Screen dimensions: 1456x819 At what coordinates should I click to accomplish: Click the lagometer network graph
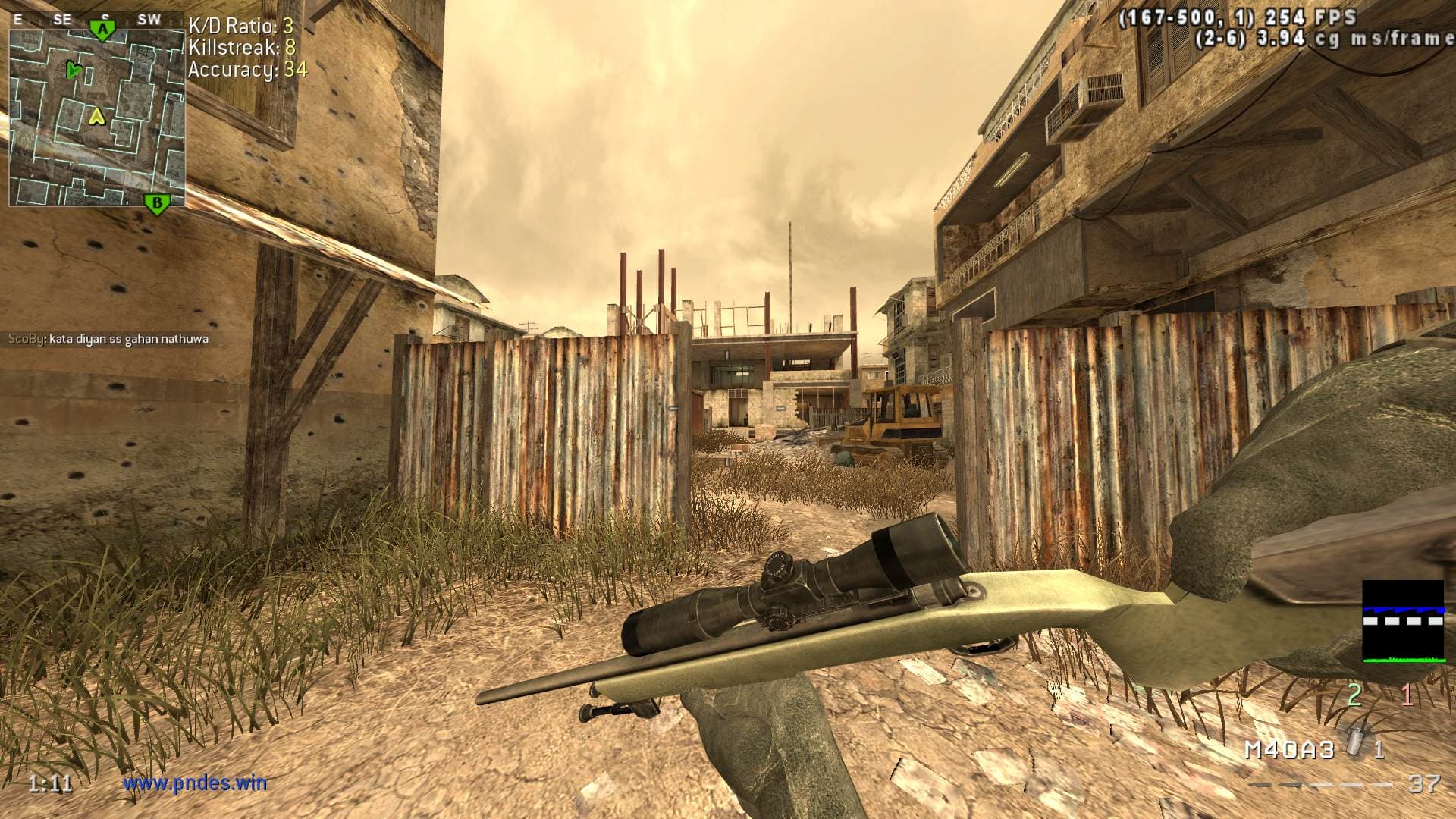click(1403, 622)
